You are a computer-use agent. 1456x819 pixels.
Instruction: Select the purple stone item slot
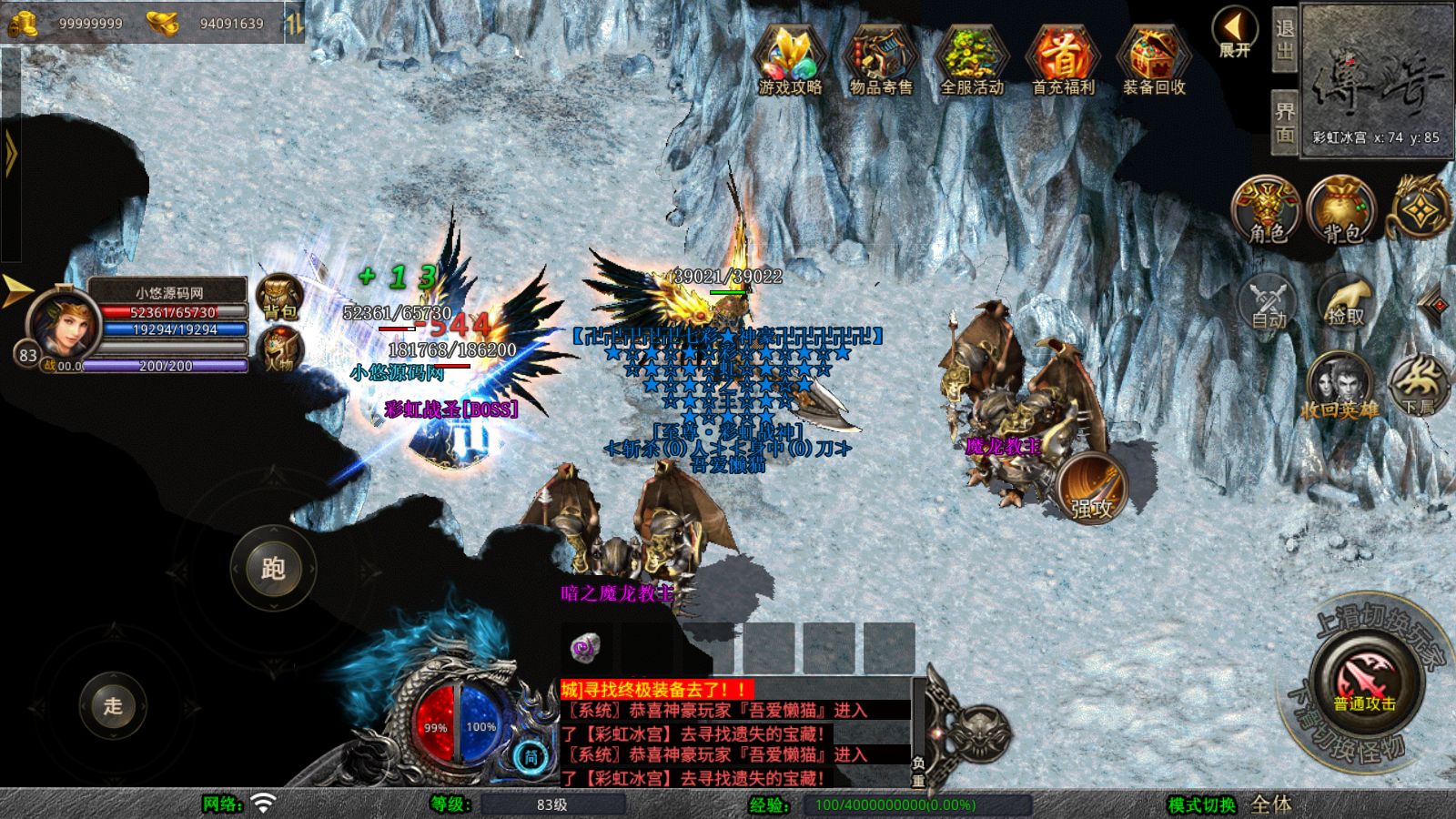584,647
